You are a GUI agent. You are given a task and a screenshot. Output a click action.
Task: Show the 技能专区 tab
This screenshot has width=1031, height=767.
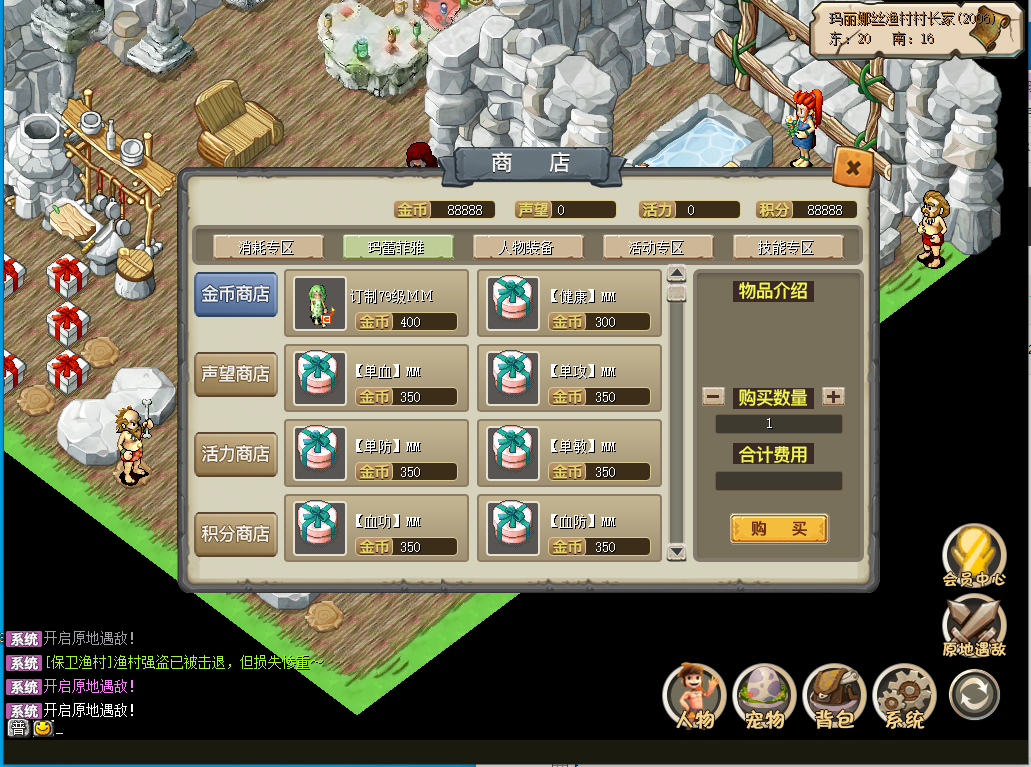pyautogui.click(x=787, y=247)
